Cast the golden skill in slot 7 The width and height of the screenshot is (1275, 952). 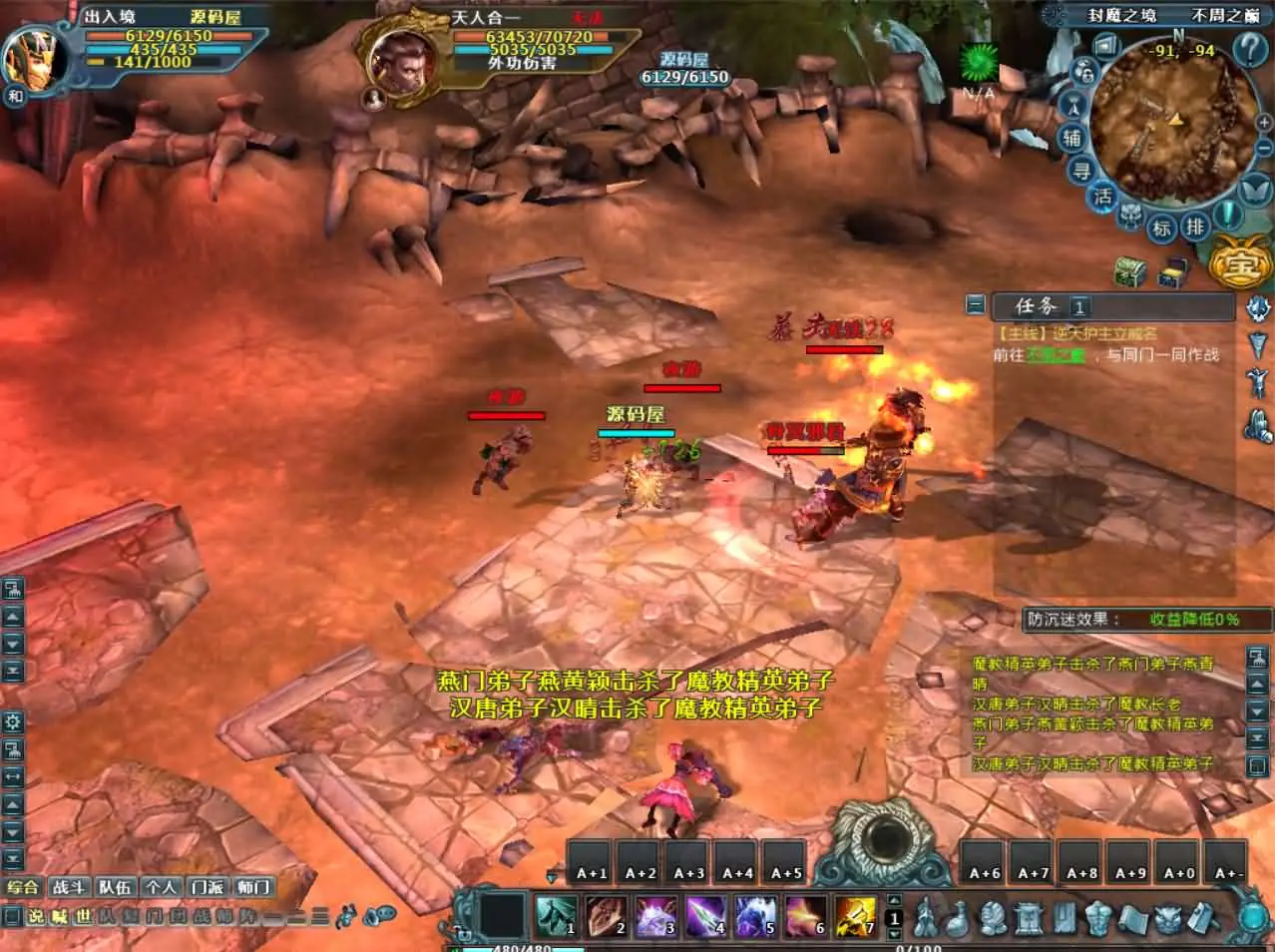pyautogui.click(x=854, y=914)
